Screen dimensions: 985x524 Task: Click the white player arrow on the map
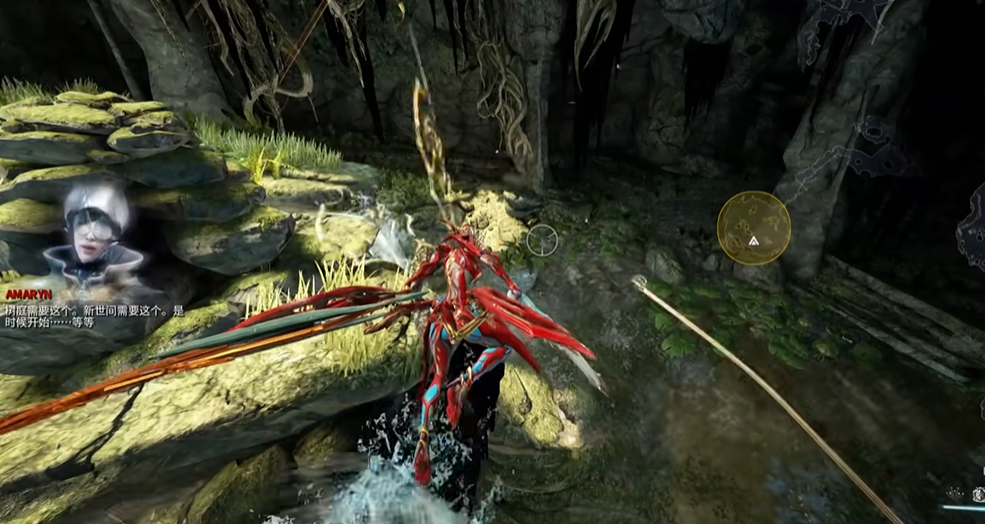pyautogui.click(x=753, y=241)
